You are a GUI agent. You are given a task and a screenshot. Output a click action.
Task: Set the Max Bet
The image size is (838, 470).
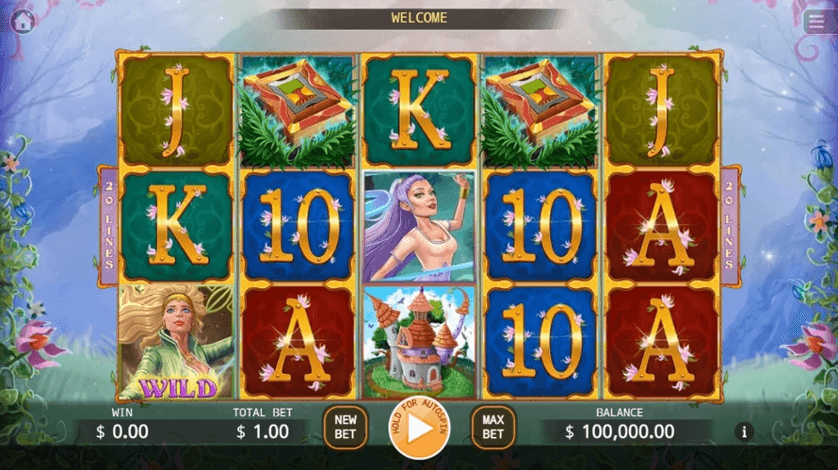[x=492, y=428]
